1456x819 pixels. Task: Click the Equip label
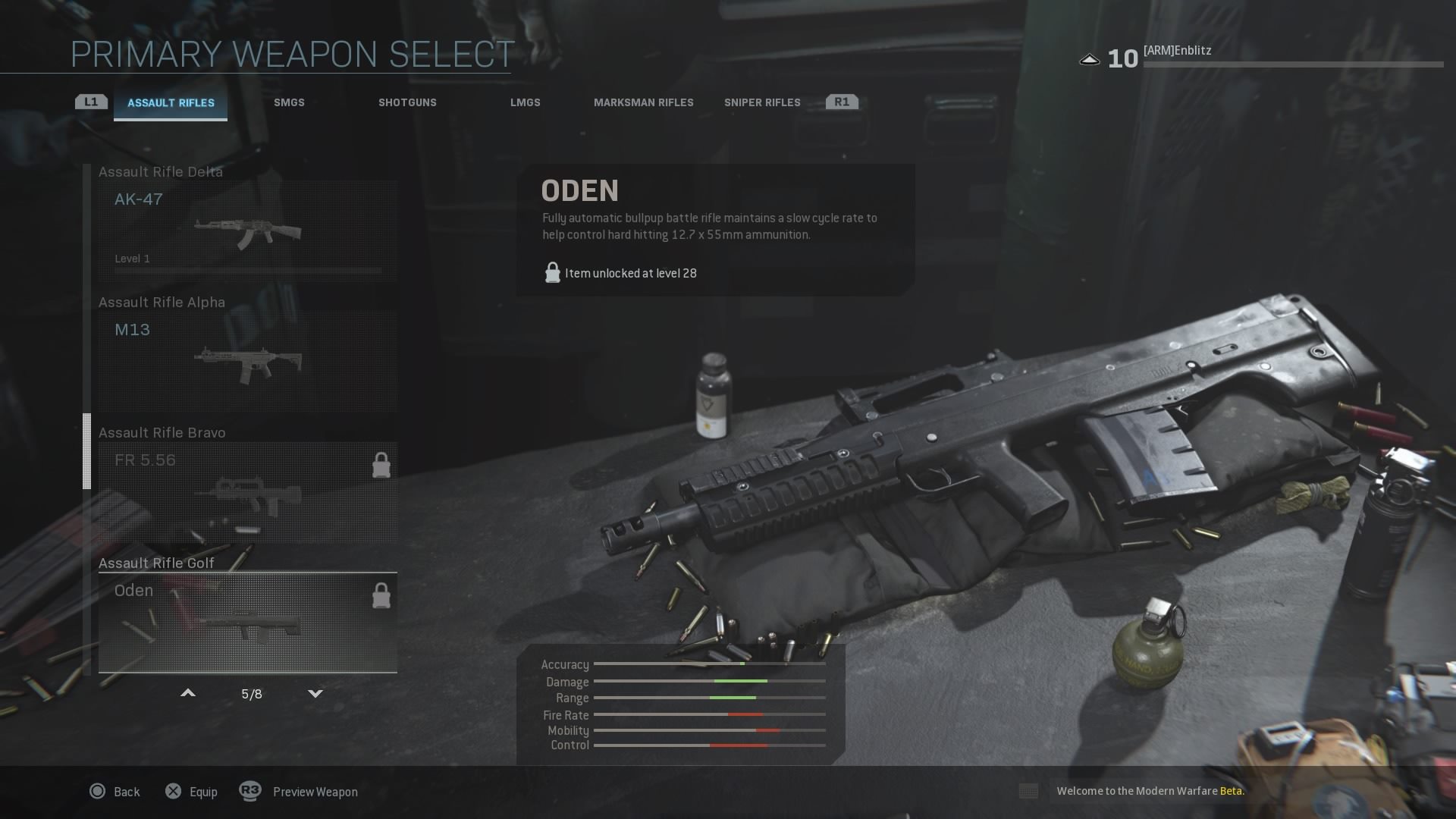pyautogui.click(x=202, y=791)
